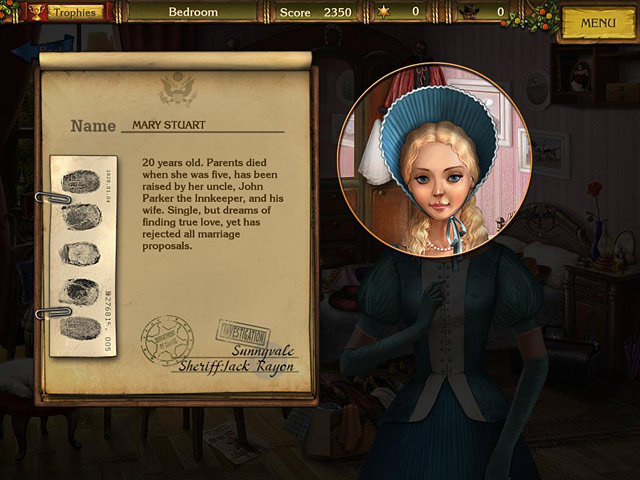Open the yellow MENU button
The image size is (640, 480).
tap(598, 23)
